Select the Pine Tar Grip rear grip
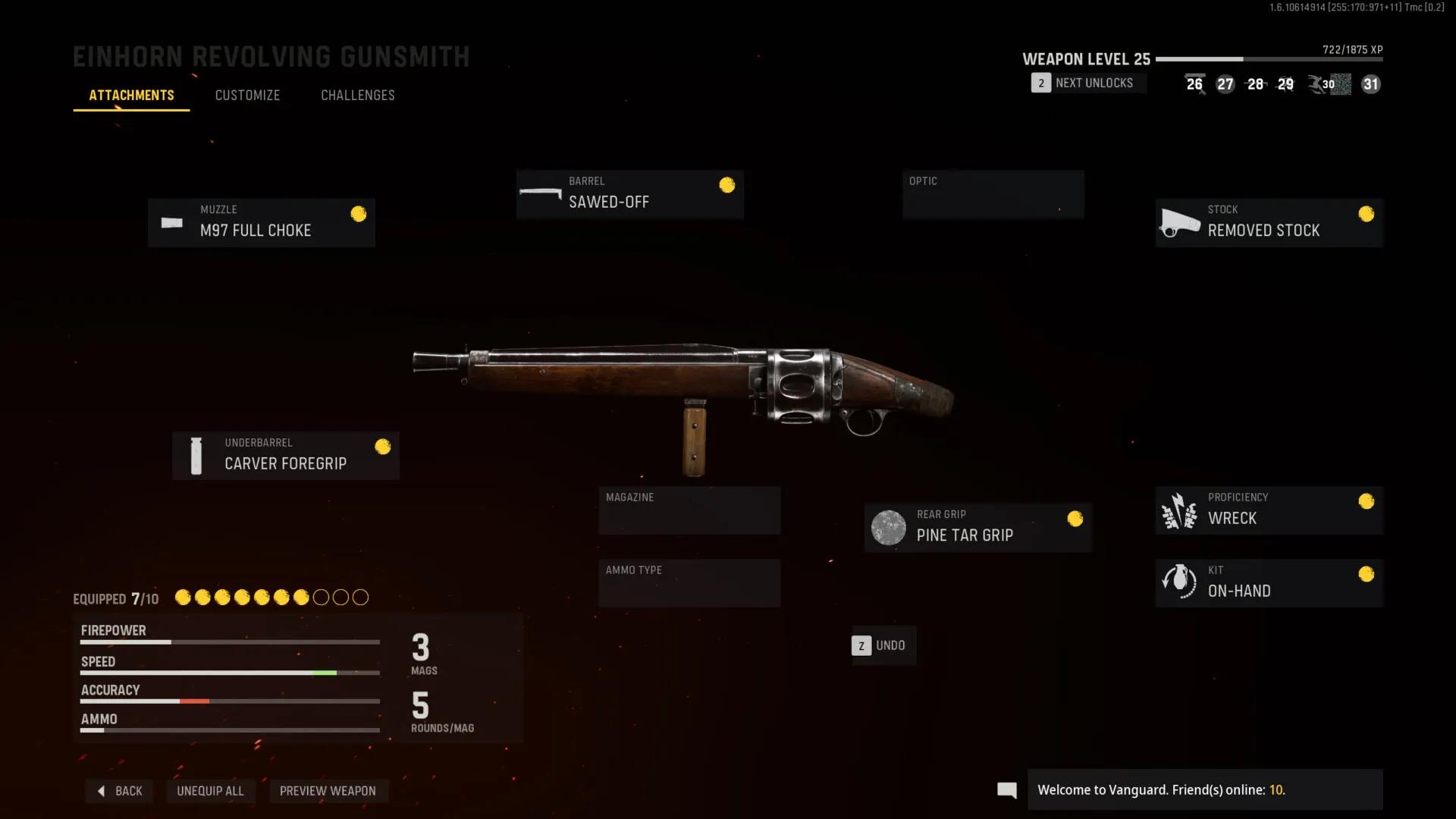1456x819 pixels. [x=977, y=527]
